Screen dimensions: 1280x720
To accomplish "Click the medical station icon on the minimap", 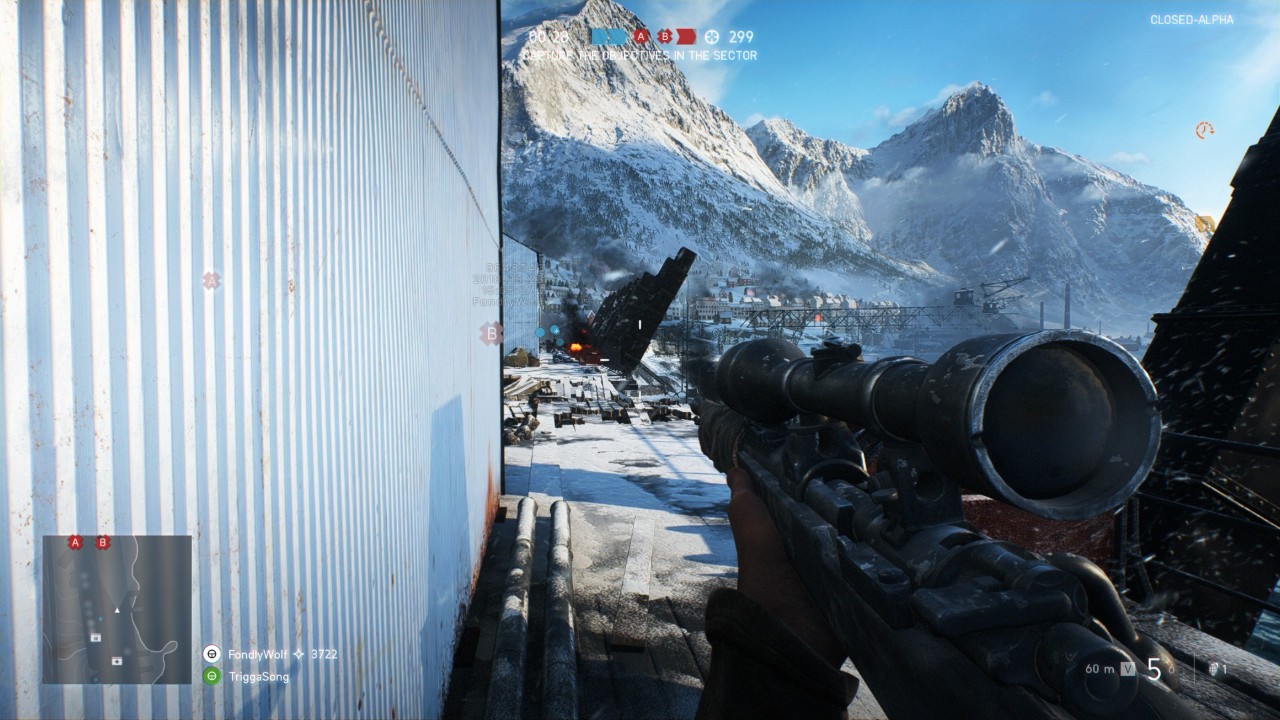I will coord(117,660).
